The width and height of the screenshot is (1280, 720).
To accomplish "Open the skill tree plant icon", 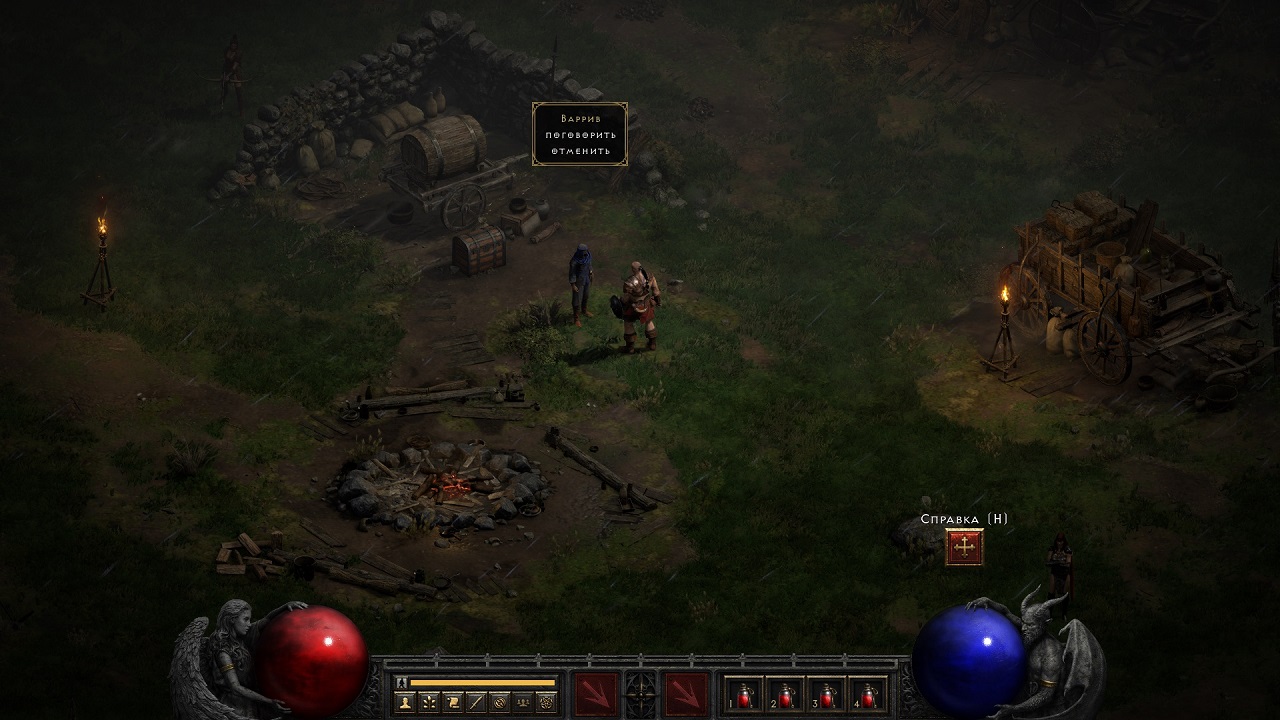I will (430, 703).
